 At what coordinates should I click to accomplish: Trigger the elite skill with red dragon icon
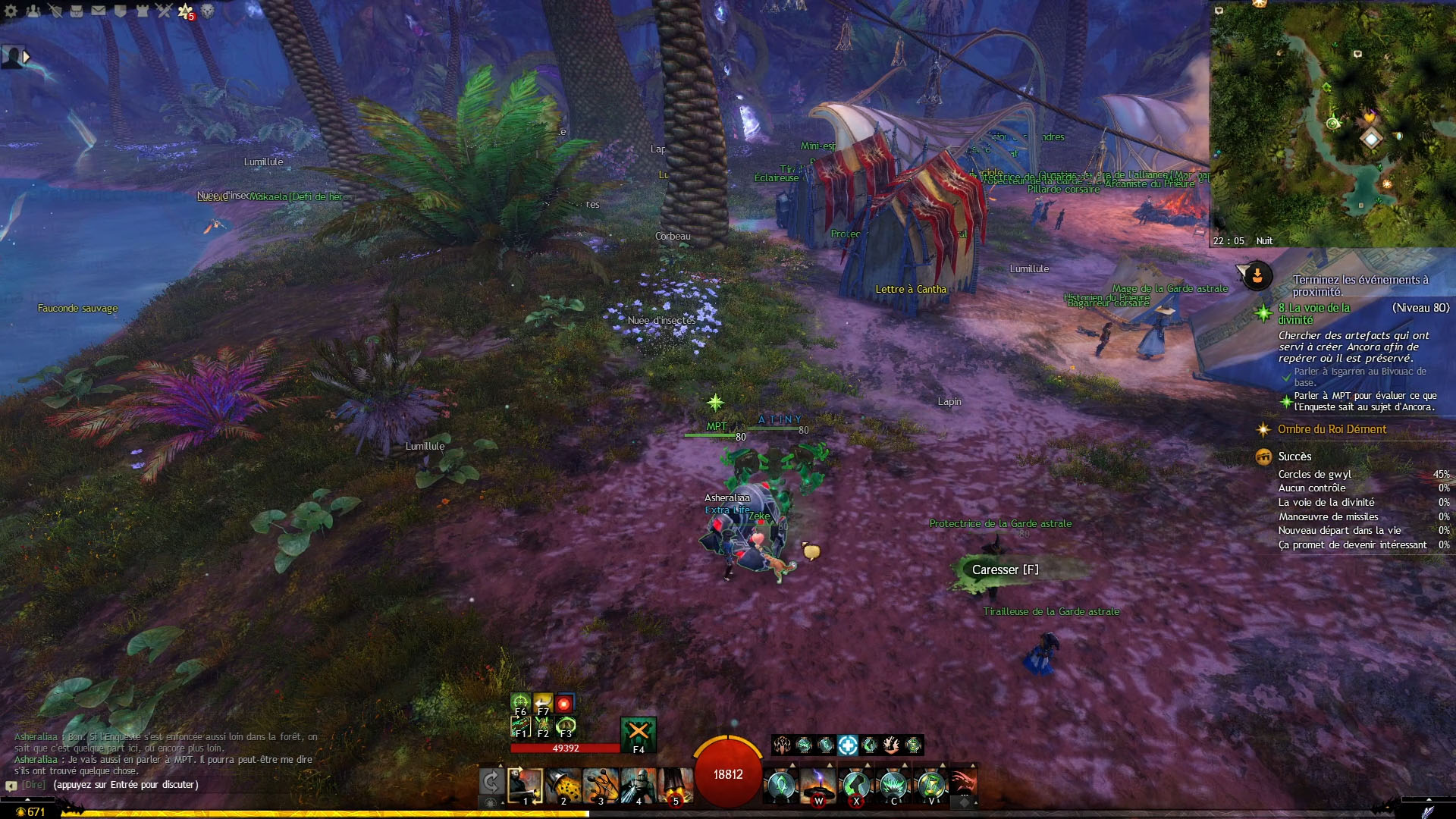[962, 783]
